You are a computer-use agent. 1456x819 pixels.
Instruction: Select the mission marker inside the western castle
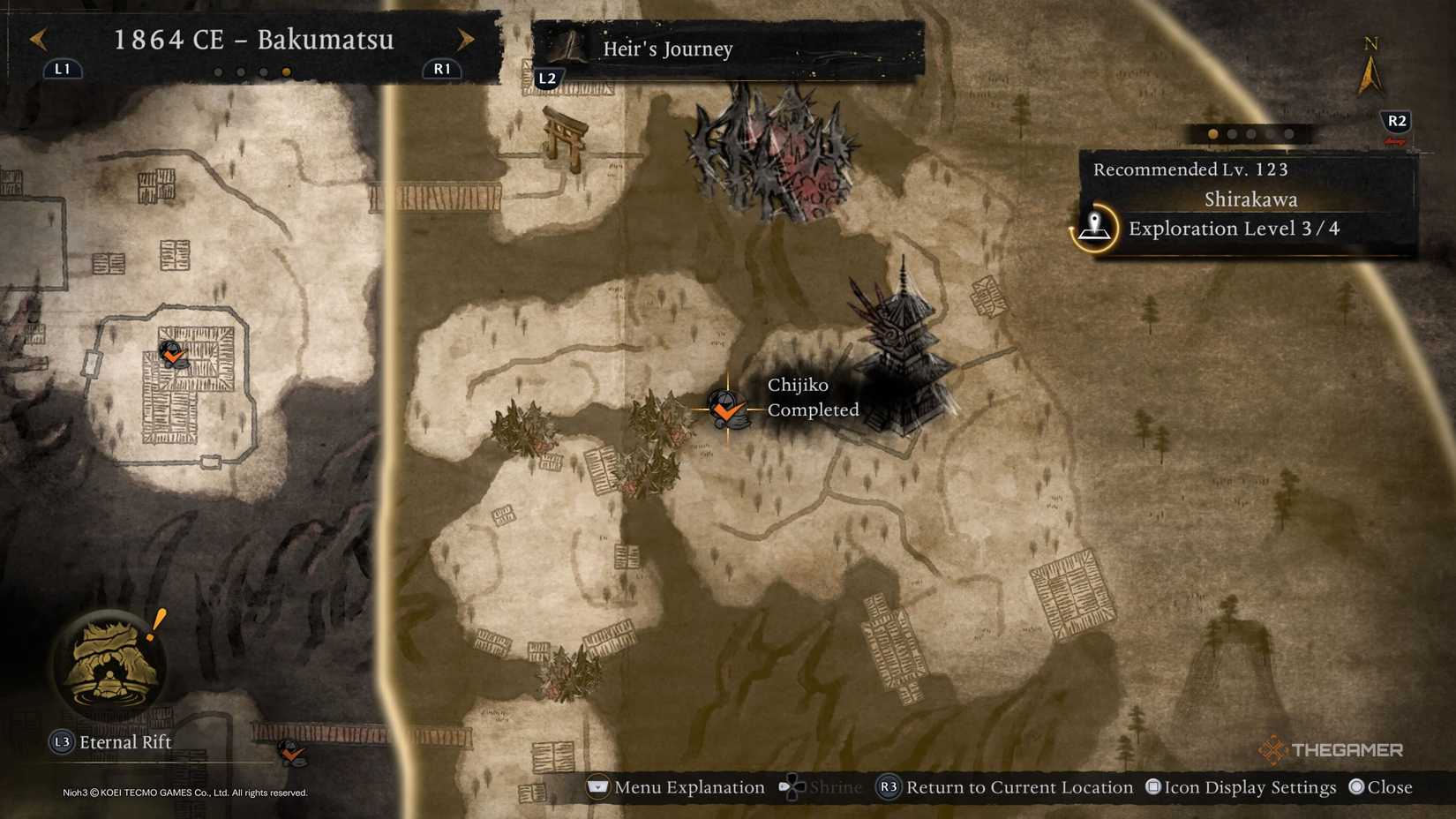(173, 353)
